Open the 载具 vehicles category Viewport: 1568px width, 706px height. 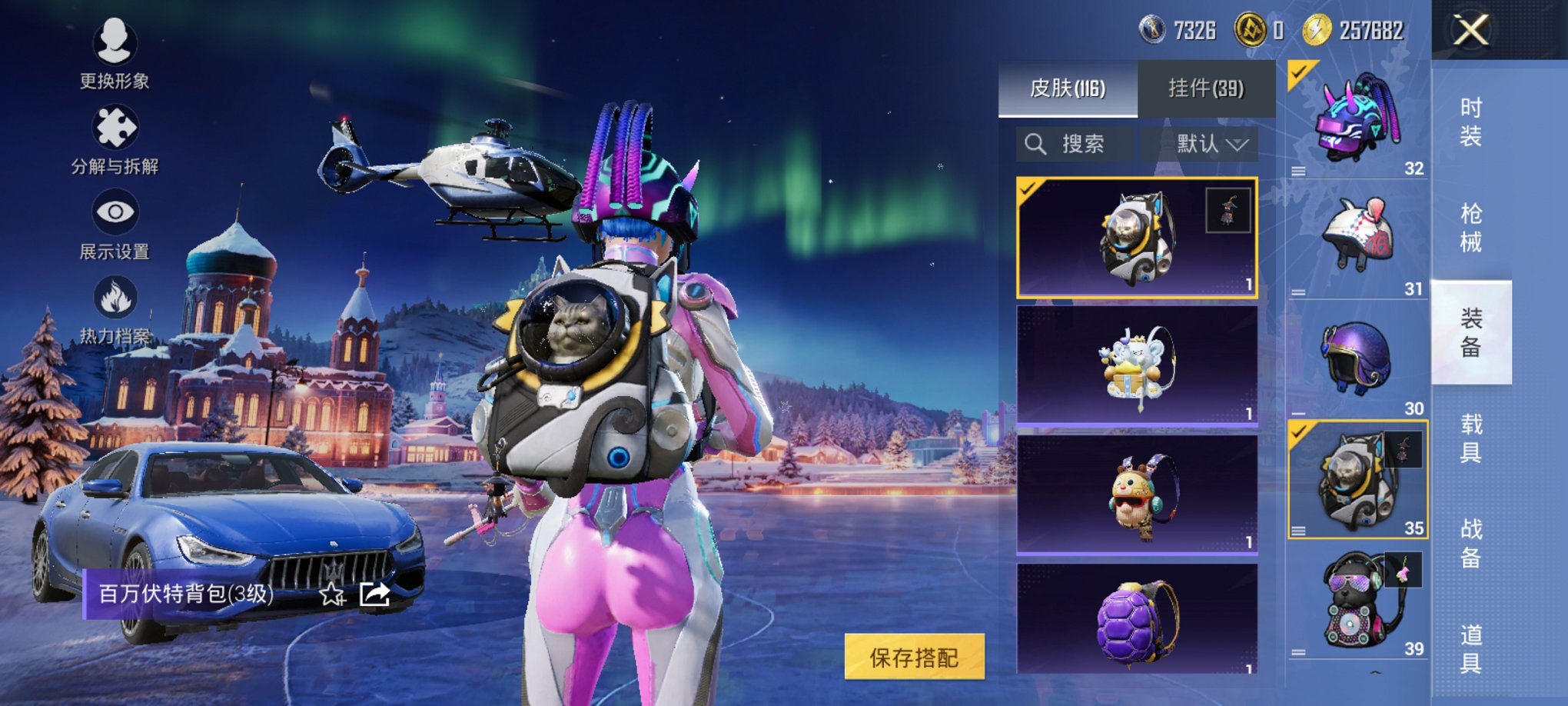pyautogui.click(x=1470, y=438)
